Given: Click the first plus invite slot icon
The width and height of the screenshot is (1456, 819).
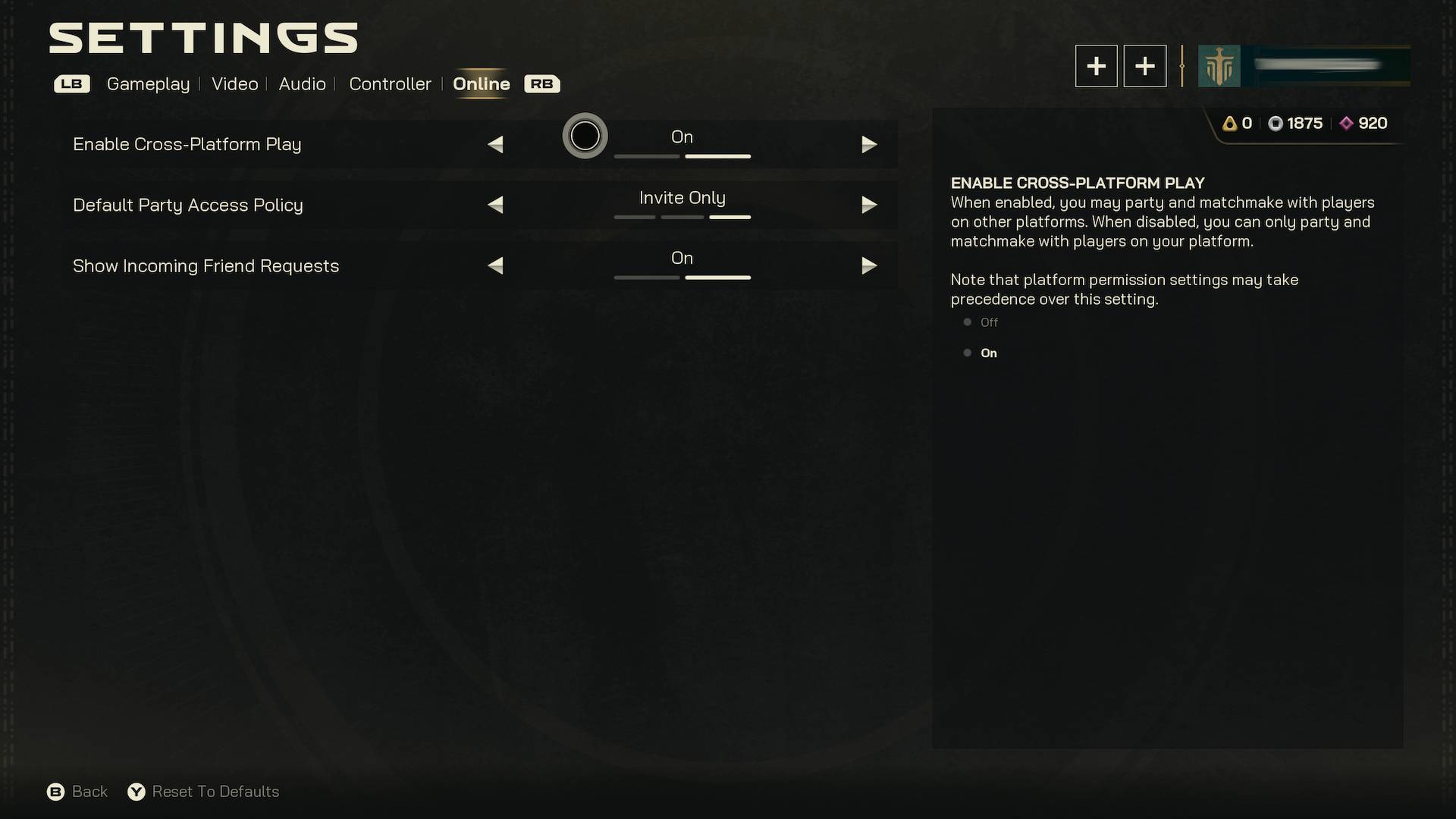Looking at the screenshot, I should click(1096, 66).
